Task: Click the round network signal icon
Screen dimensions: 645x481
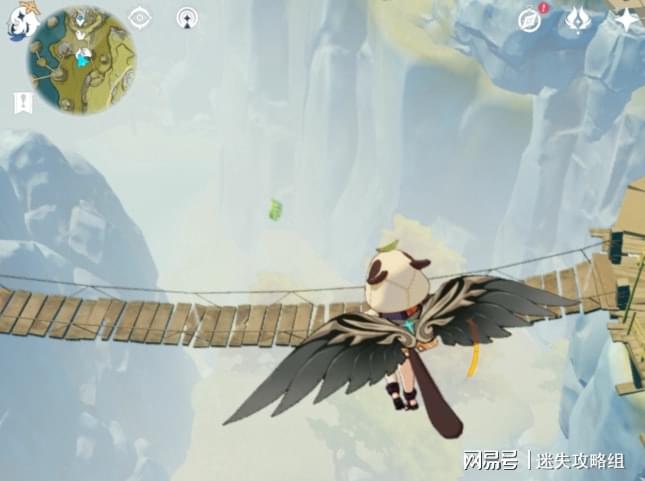Action: (187, 17)
